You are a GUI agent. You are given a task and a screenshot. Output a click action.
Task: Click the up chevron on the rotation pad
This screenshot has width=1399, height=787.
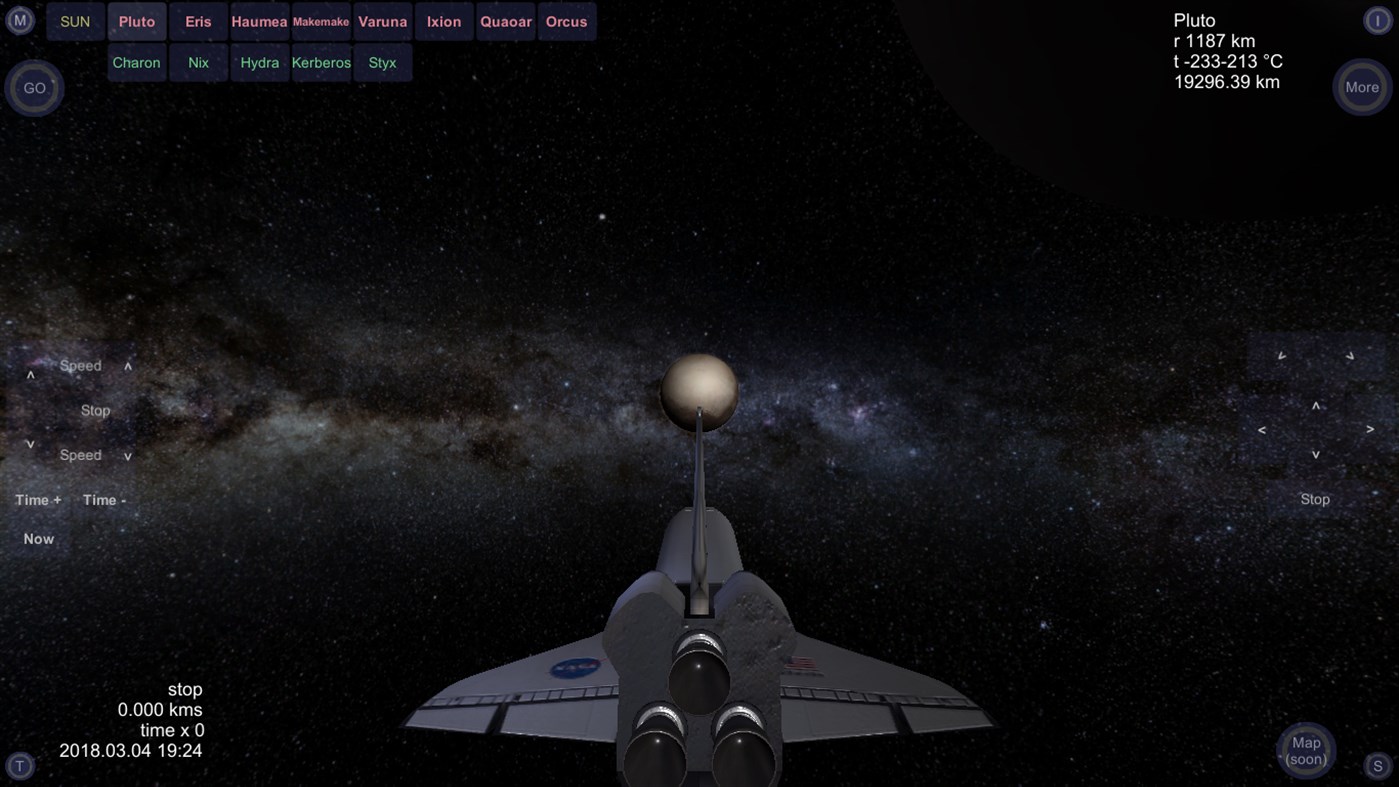tap(1315, 406)
